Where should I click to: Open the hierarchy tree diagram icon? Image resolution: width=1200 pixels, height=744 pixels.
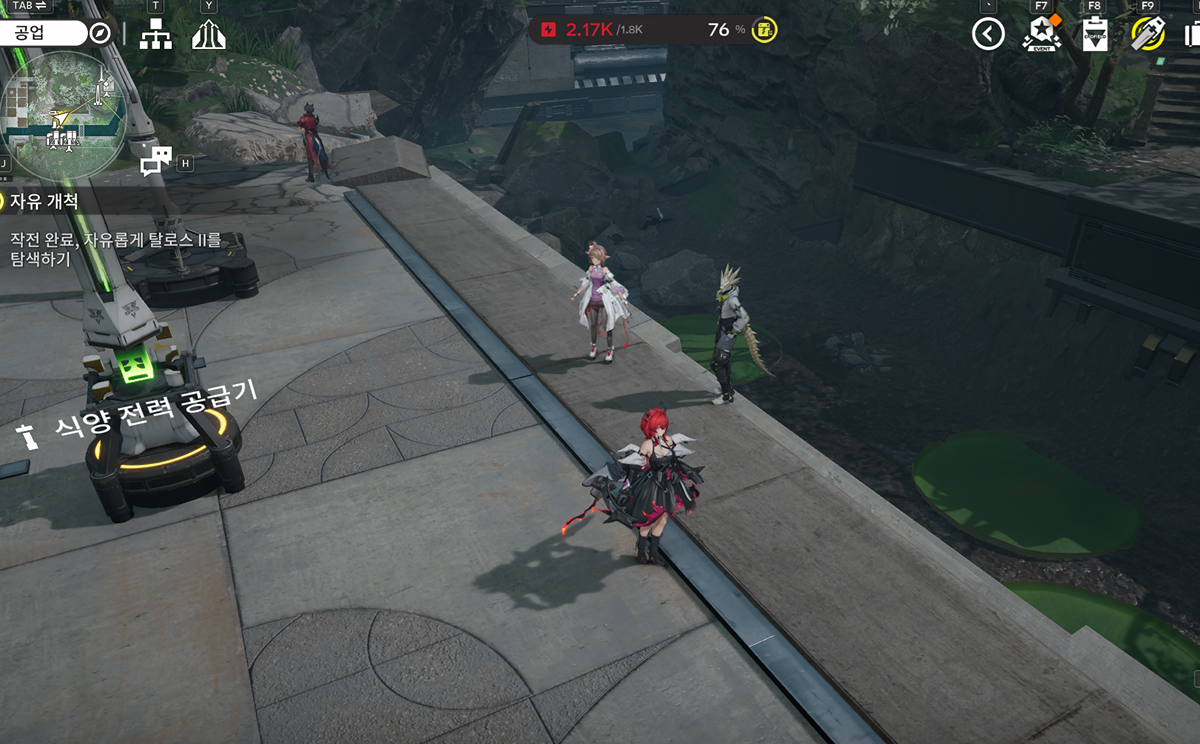[x=155, y=34]
